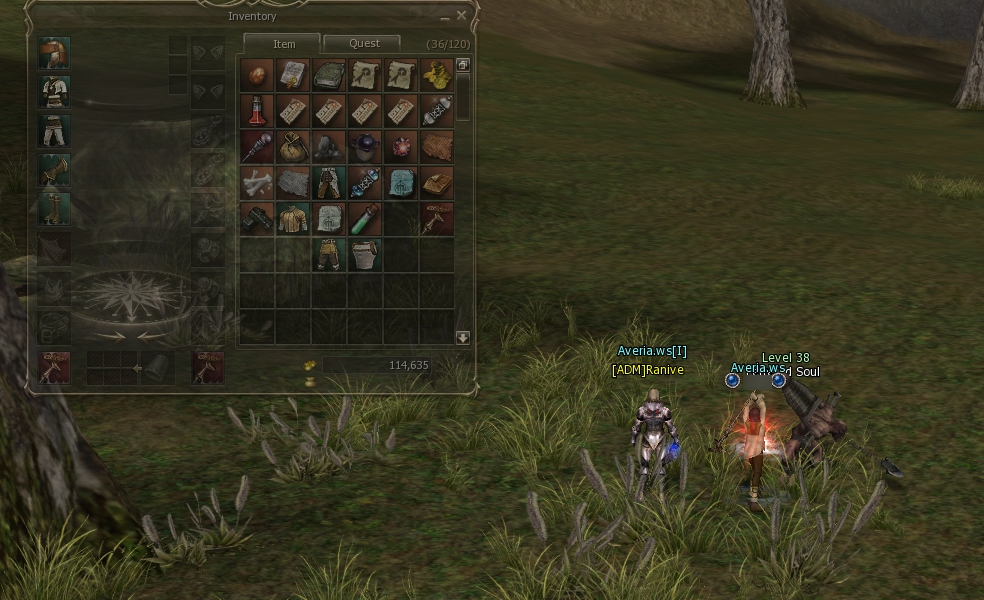Select the Item tab

point(284,44)
